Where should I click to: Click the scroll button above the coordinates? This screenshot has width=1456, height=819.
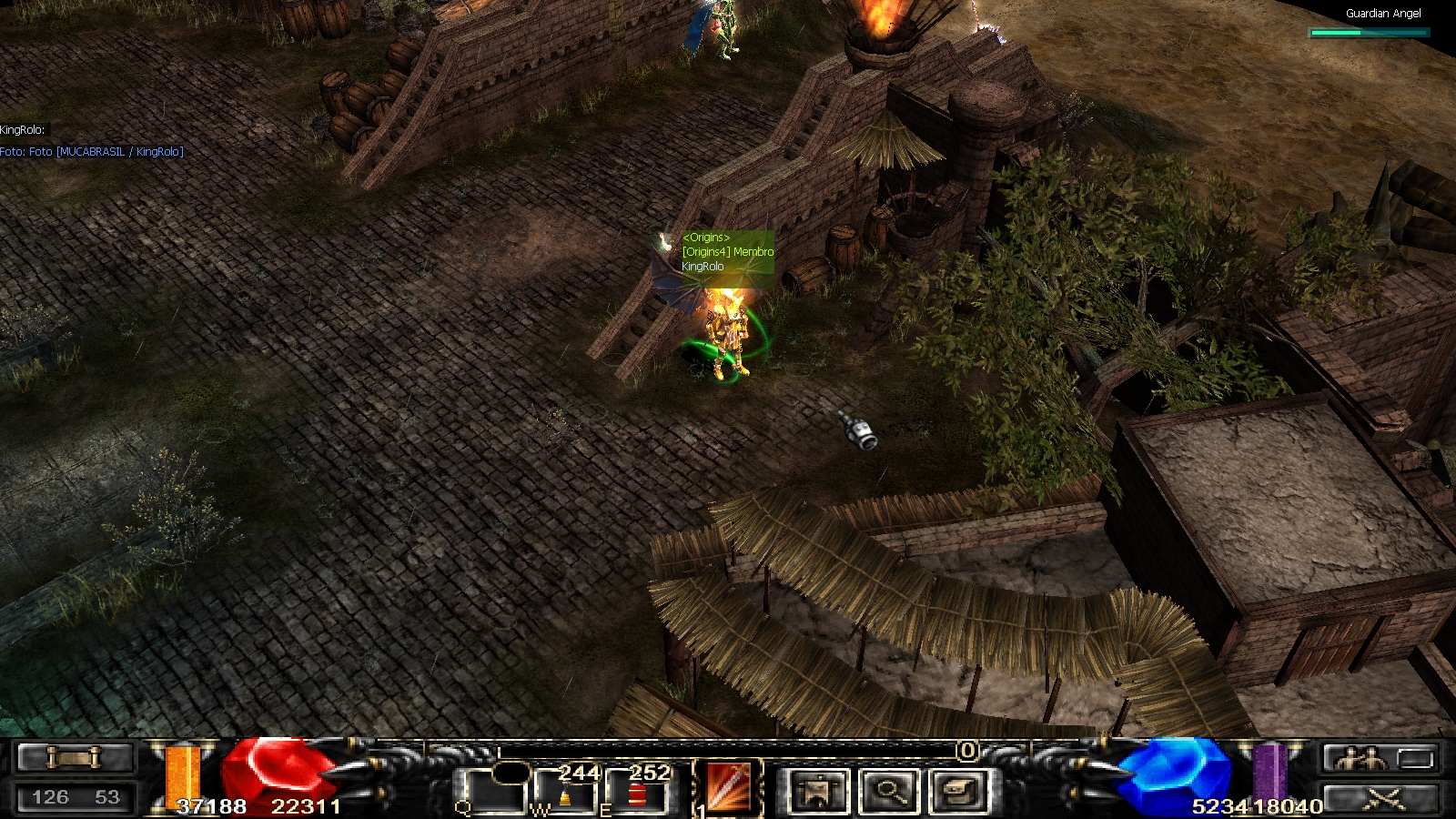pos(75,757)
